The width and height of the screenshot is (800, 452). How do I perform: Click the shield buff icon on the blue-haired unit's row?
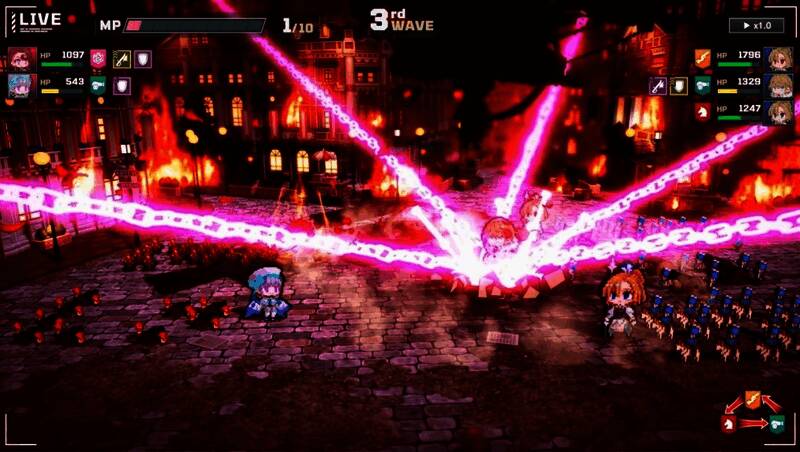click(x=122, y=86)
